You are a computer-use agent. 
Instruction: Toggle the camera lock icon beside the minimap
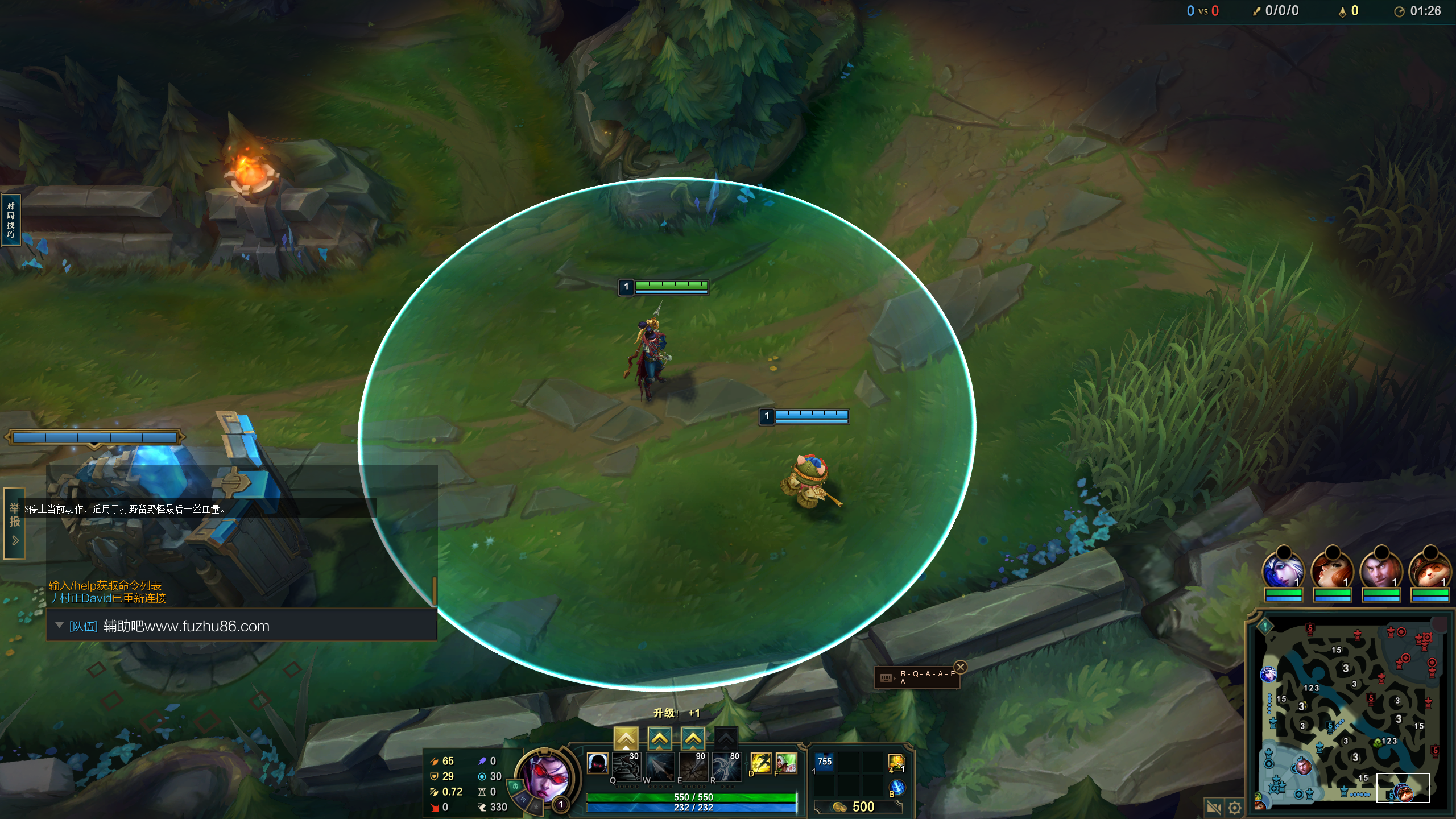pos(1214,807)
